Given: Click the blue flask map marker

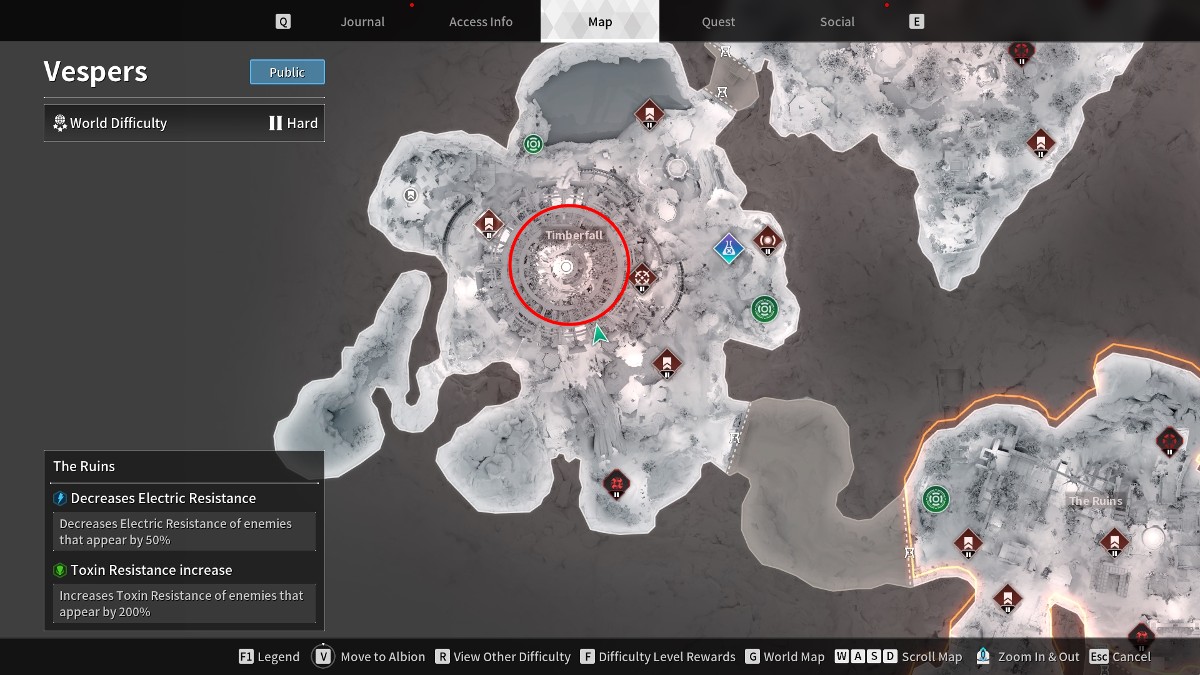Looking at the screenshot, I should (729, 247).
